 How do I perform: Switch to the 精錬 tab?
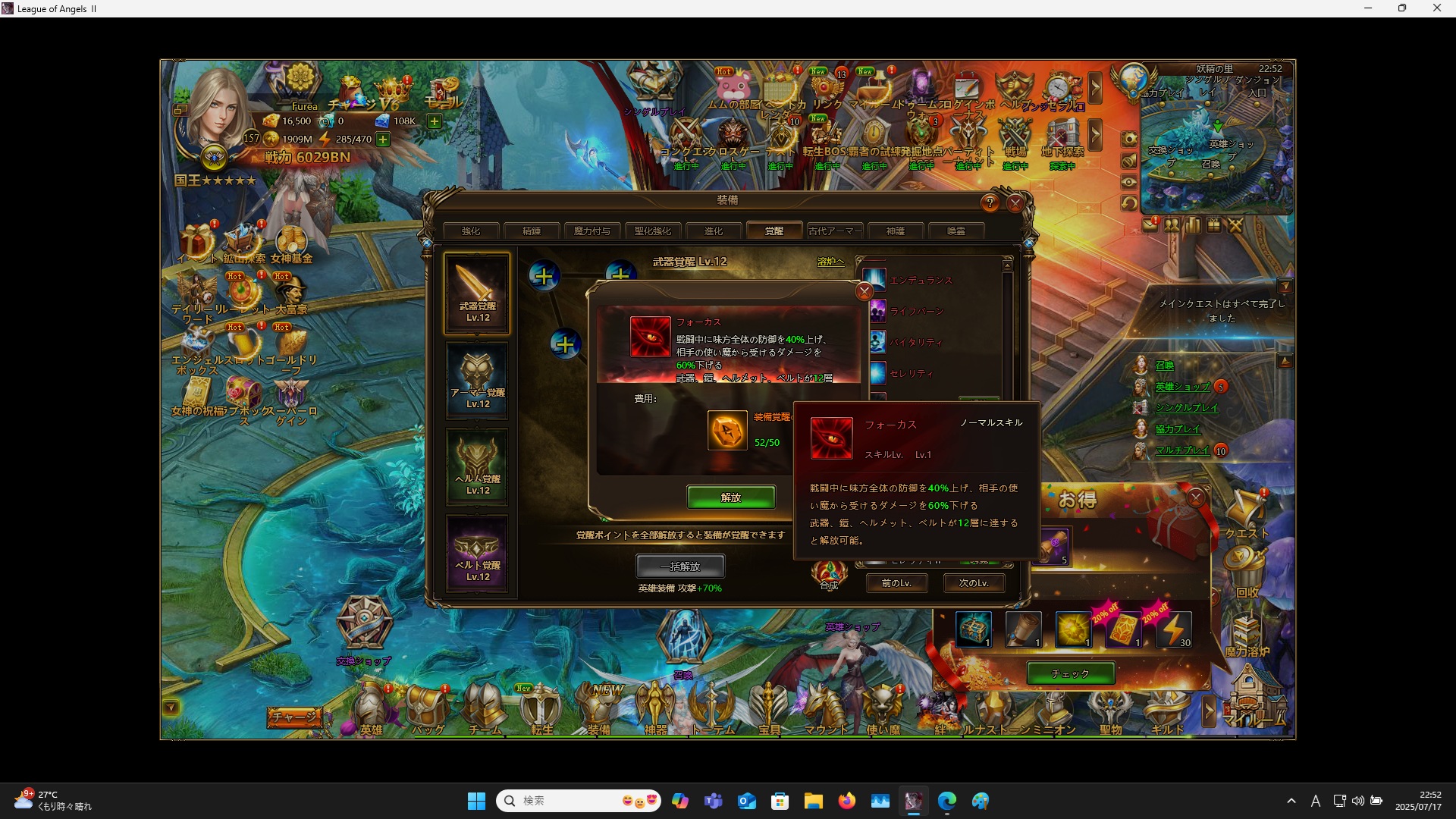click(x=532, y=231)
